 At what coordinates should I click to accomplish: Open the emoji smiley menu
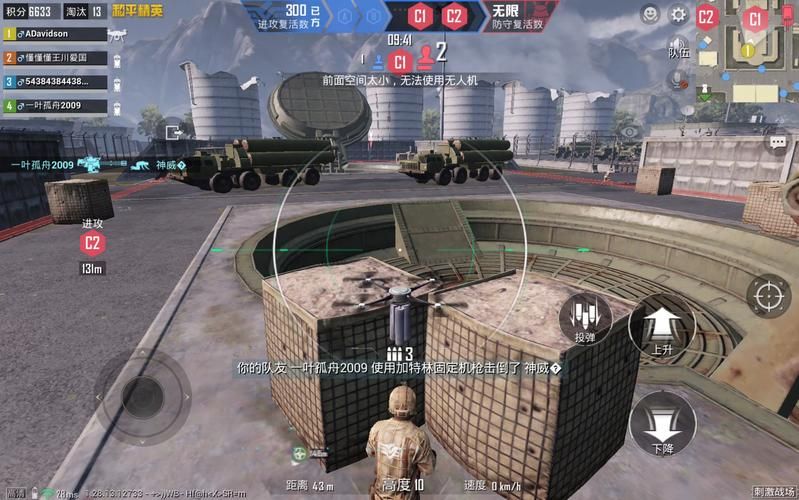click(x=650, y=14)
